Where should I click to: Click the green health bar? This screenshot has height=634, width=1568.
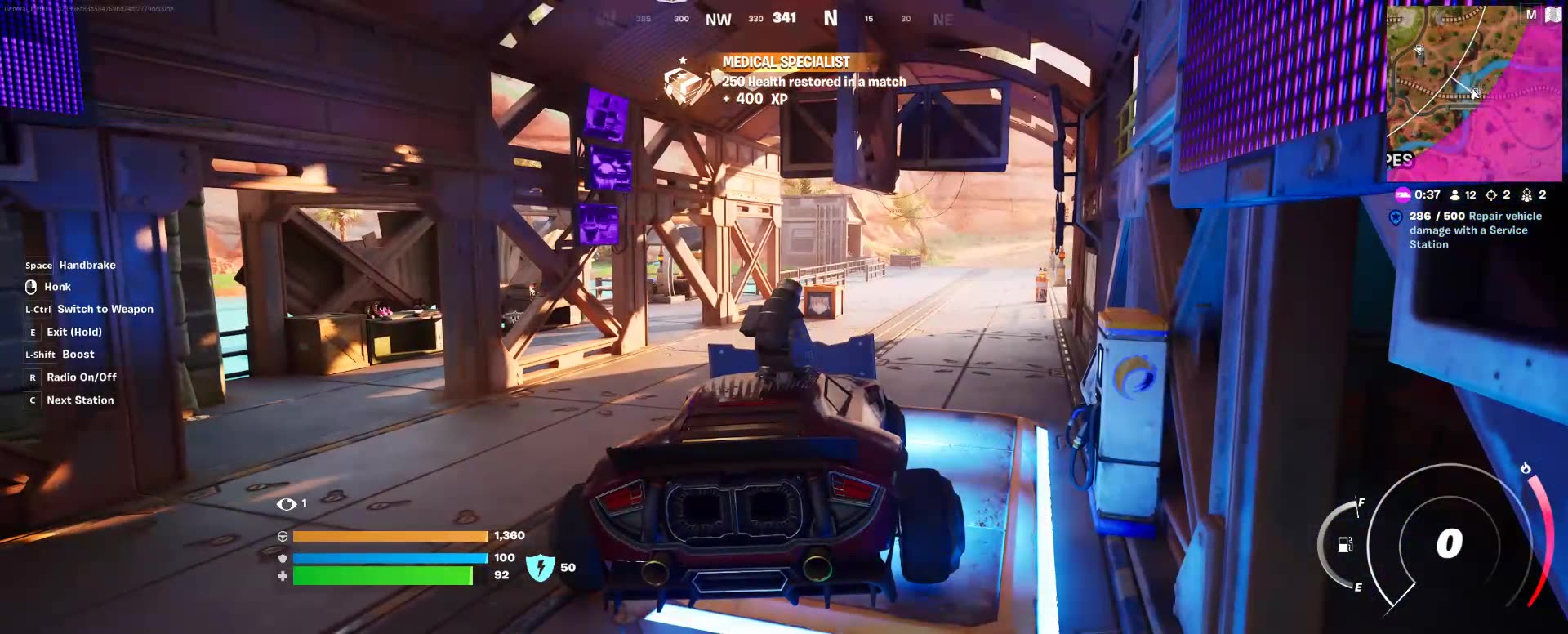point(384,577)
